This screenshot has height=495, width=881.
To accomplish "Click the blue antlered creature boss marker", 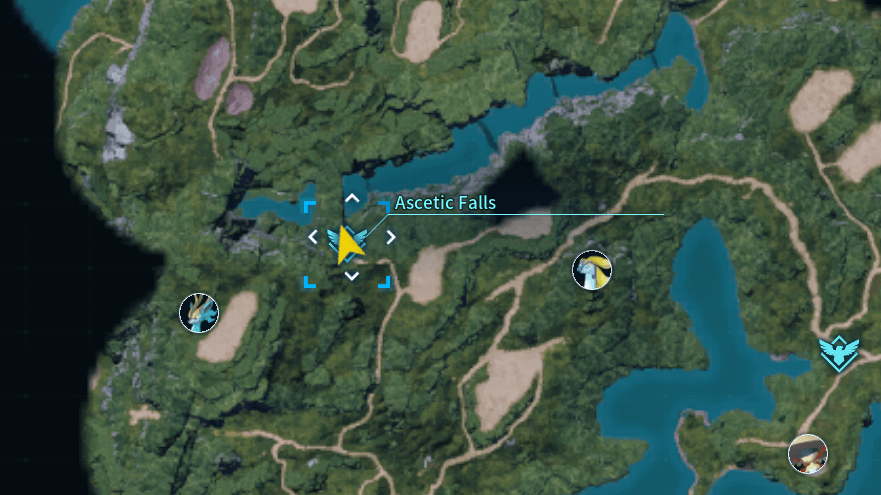I will [x=198, y=313].
